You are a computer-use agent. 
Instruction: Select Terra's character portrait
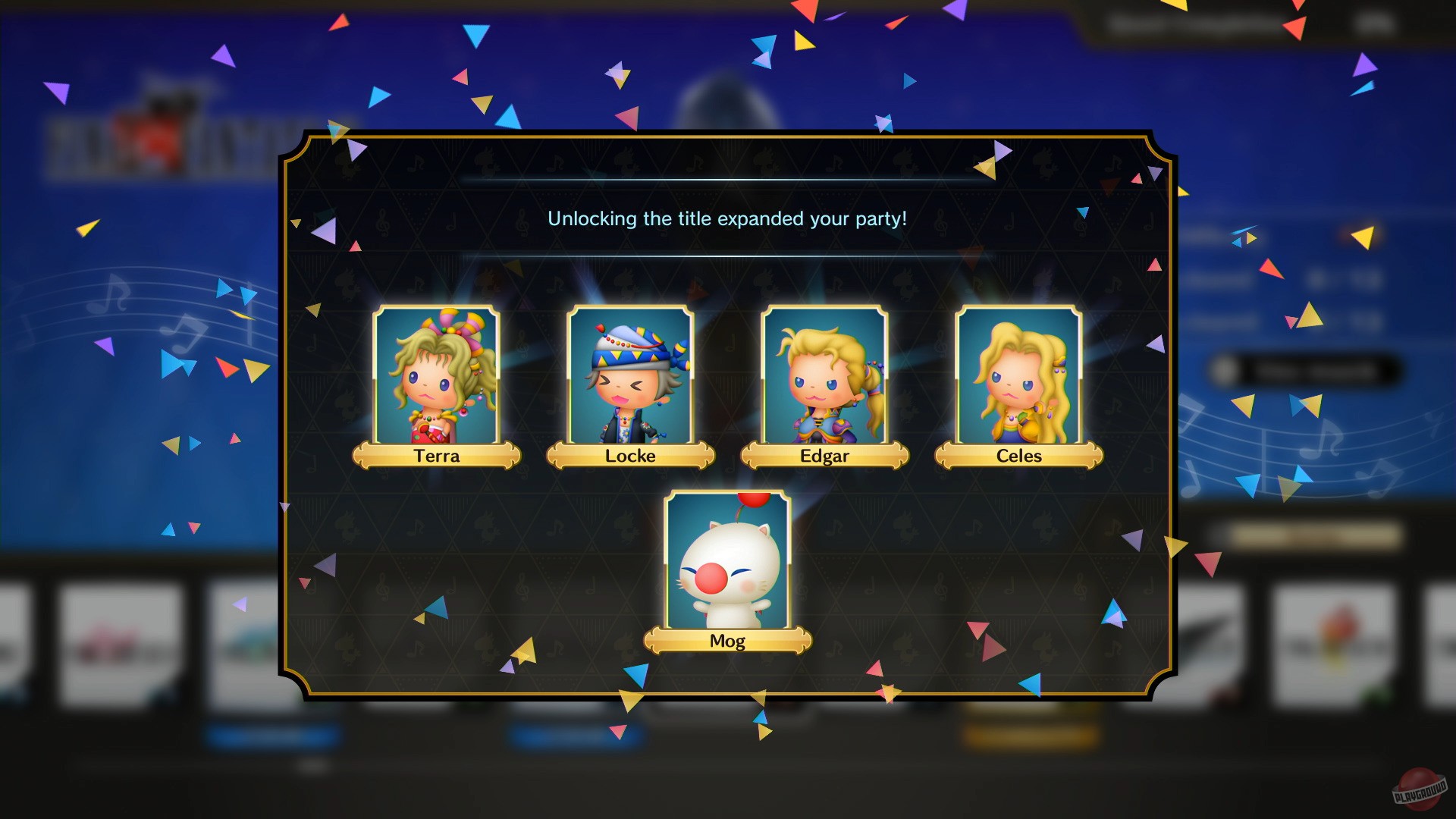437,375
